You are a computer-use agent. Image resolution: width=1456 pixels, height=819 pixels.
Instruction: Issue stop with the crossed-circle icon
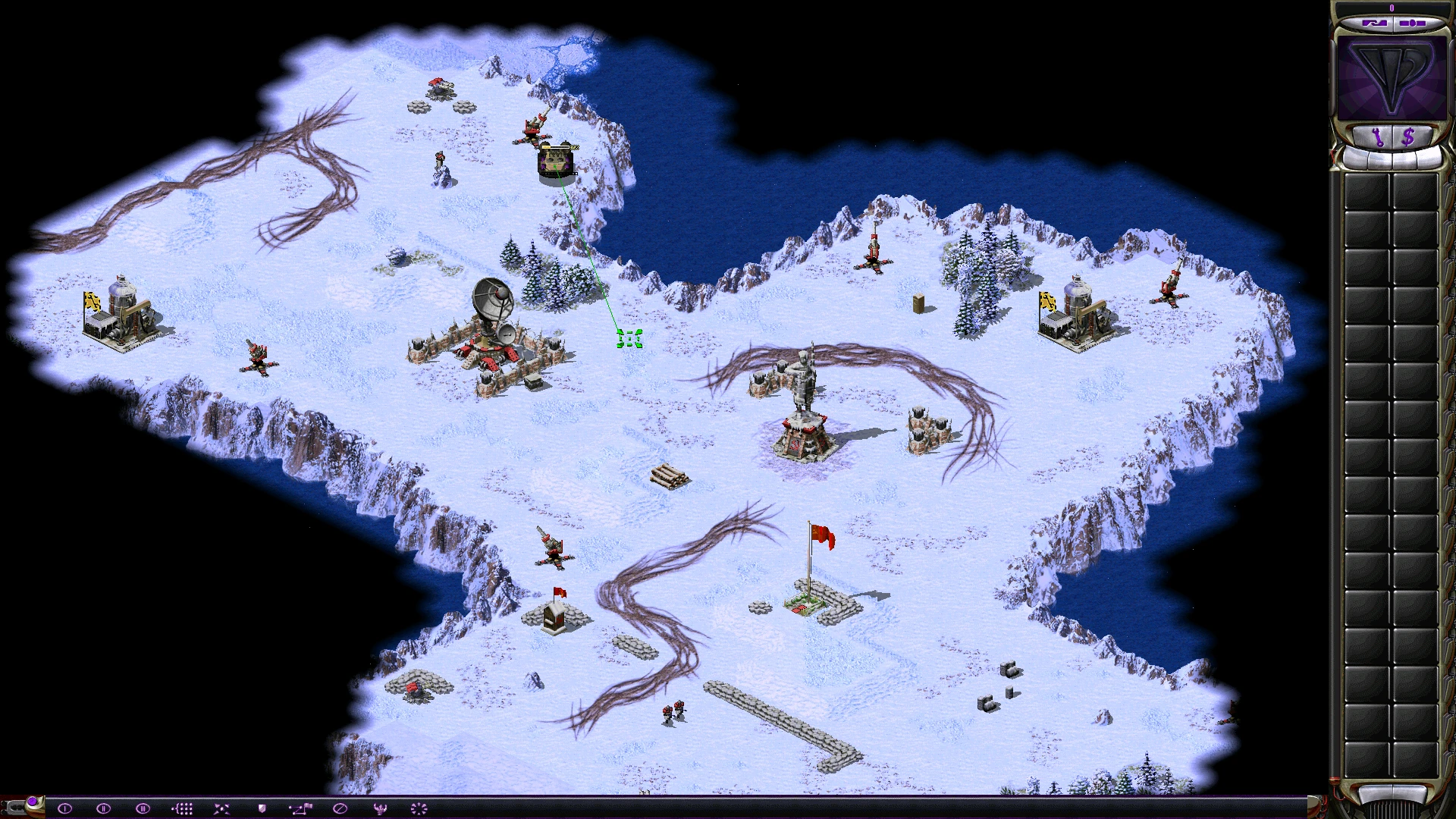tap(340, 808)
